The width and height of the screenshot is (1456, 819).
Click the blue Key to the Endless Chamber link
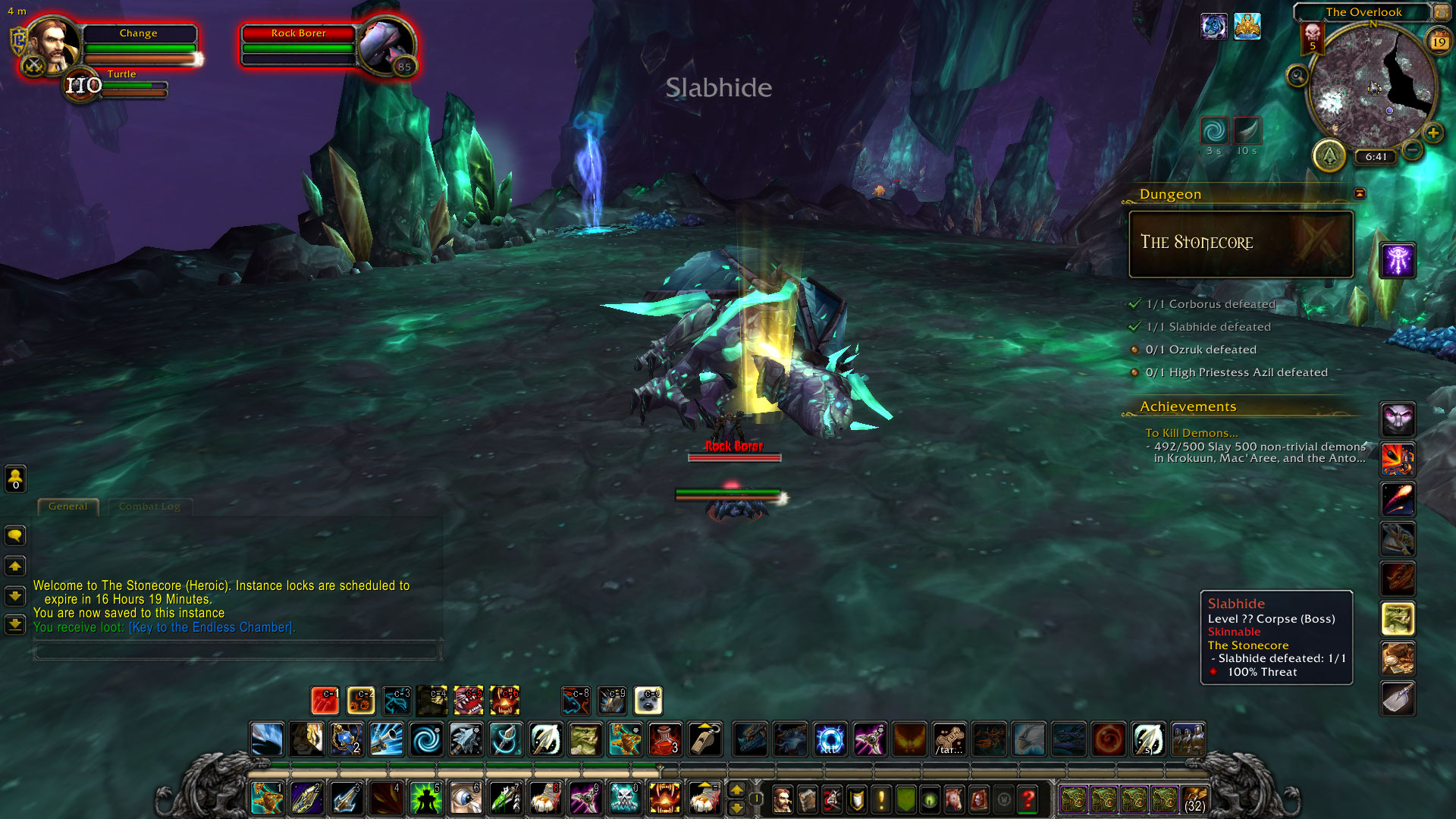(x=210, y=627)
